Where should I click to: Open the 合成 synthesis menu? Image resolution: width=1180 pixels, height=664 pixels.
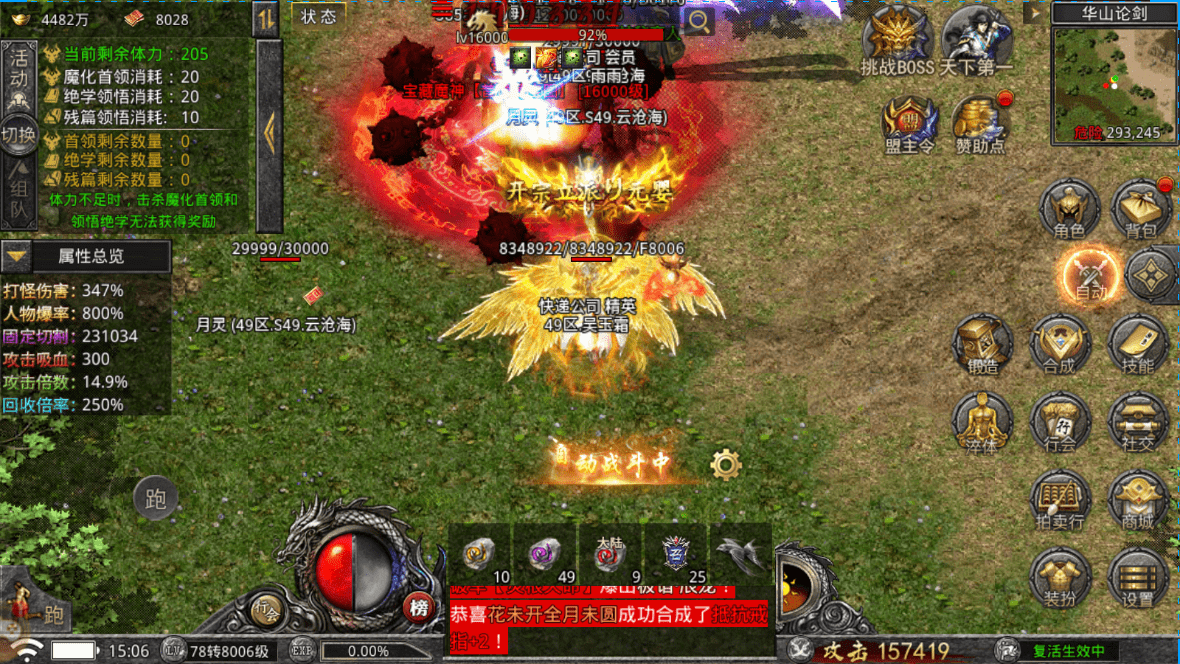(x=1059, y=345)
